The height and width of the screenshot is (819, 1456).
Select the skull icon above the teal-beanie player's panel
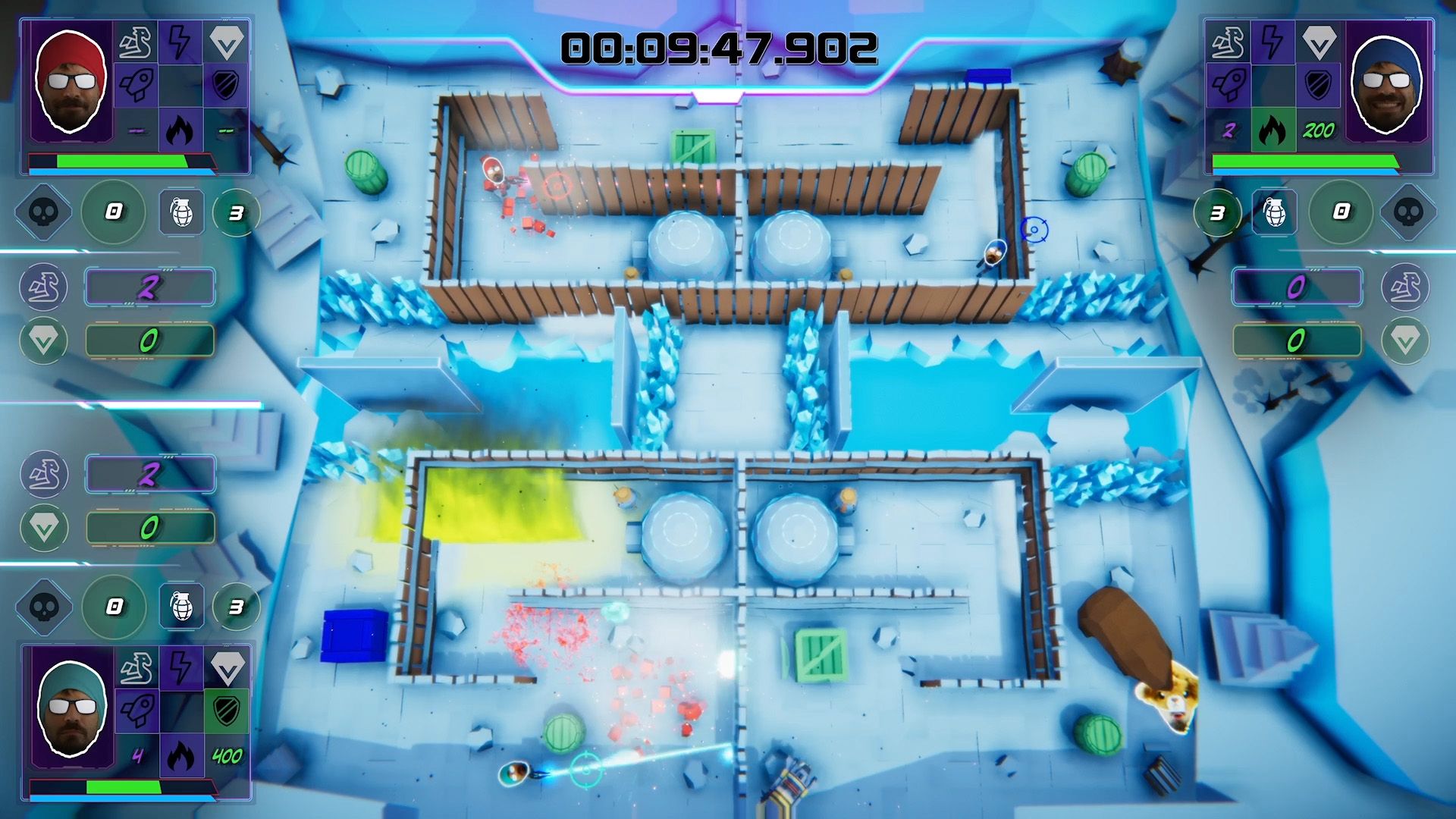44,606
